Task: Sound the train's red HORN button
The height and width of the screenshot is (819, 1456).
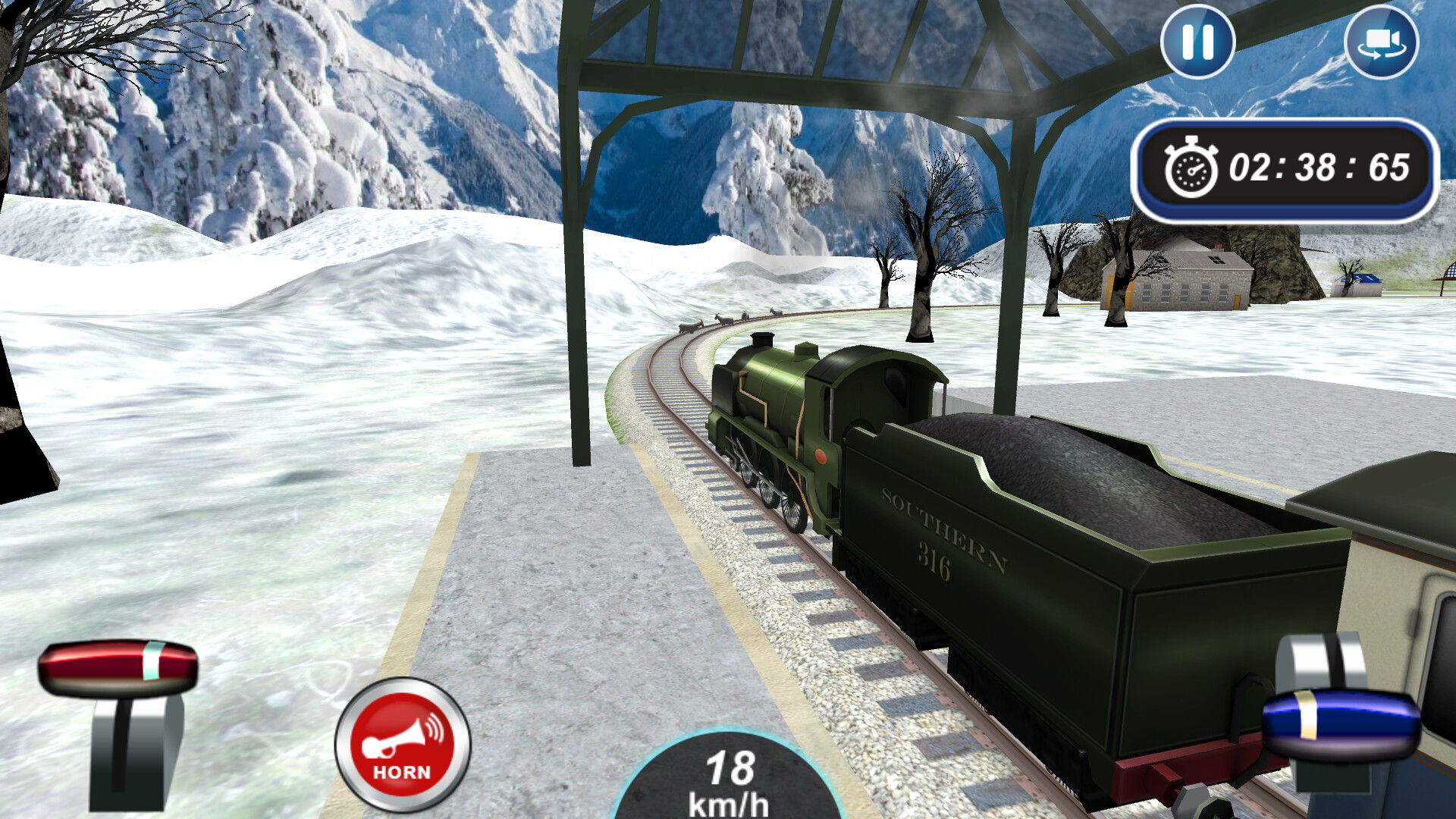Action: (403, 745)
